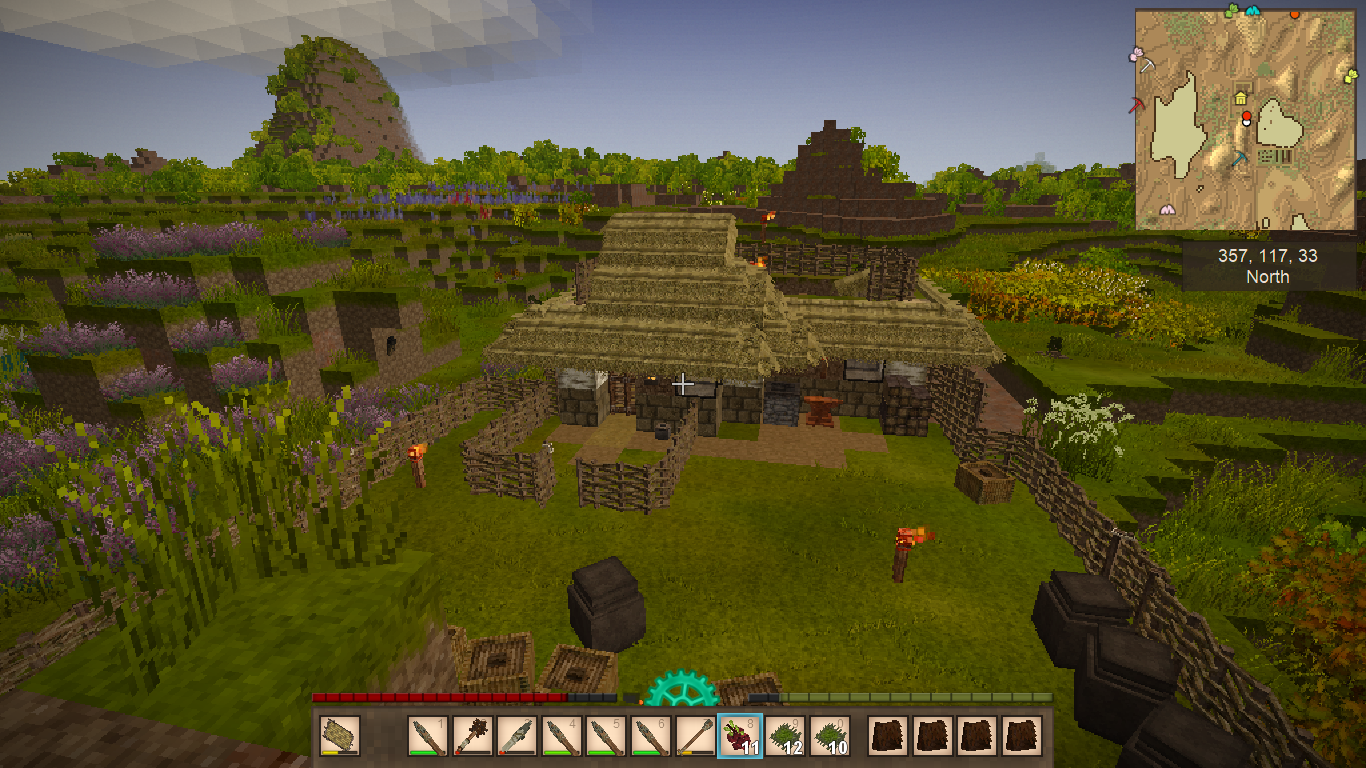Image resolution: width=1366 pixels, height=768 pixels.
Task: Click the white pickaxe marker on the minimap
Action: 1147,65
